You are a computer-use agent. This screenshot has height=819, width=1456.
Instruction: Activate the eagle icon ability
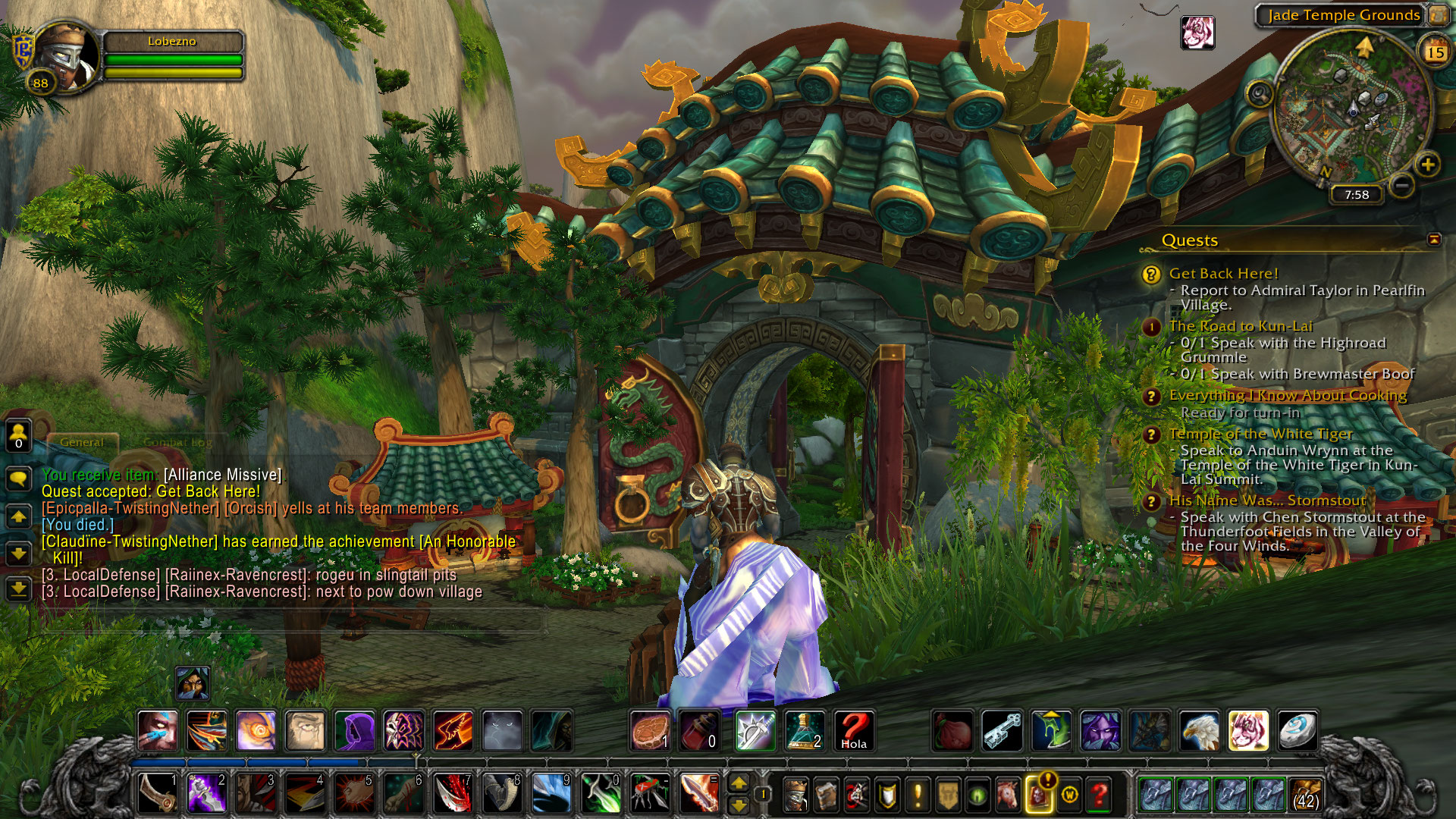[1199, 730]
